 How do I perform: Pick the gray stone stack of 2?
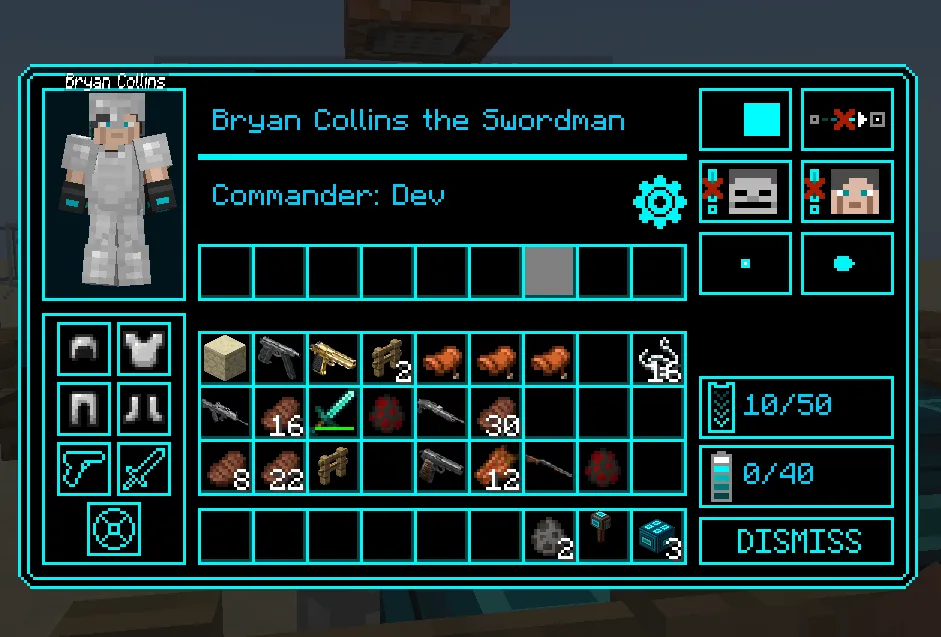[550, 536]
